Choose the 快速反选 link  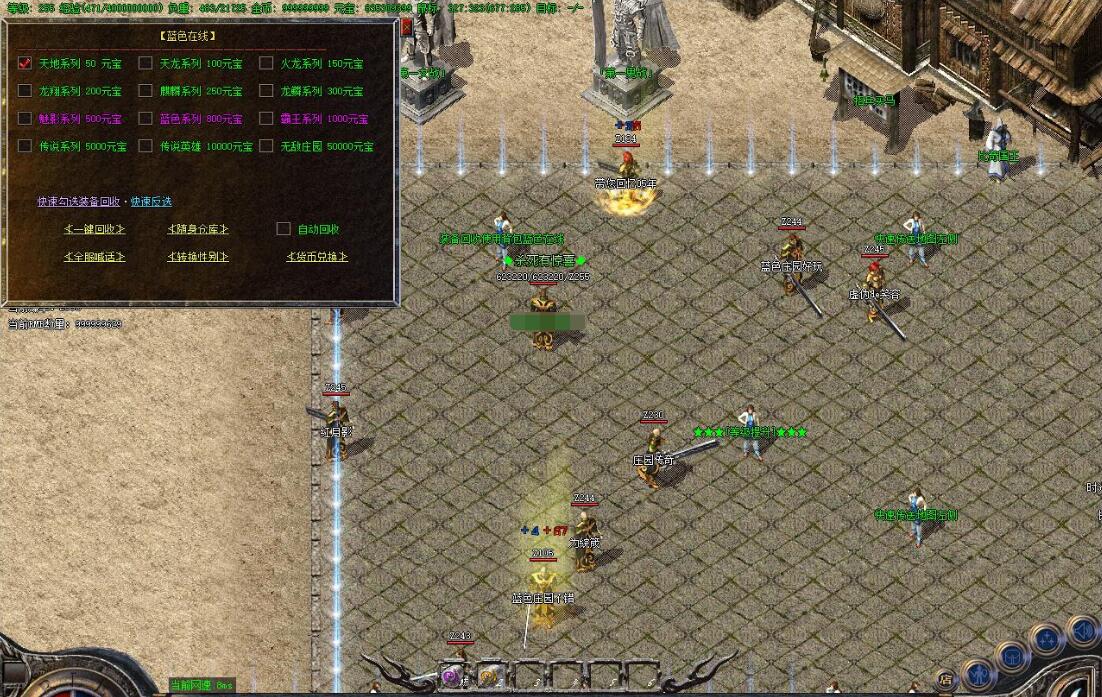point(151,201)
